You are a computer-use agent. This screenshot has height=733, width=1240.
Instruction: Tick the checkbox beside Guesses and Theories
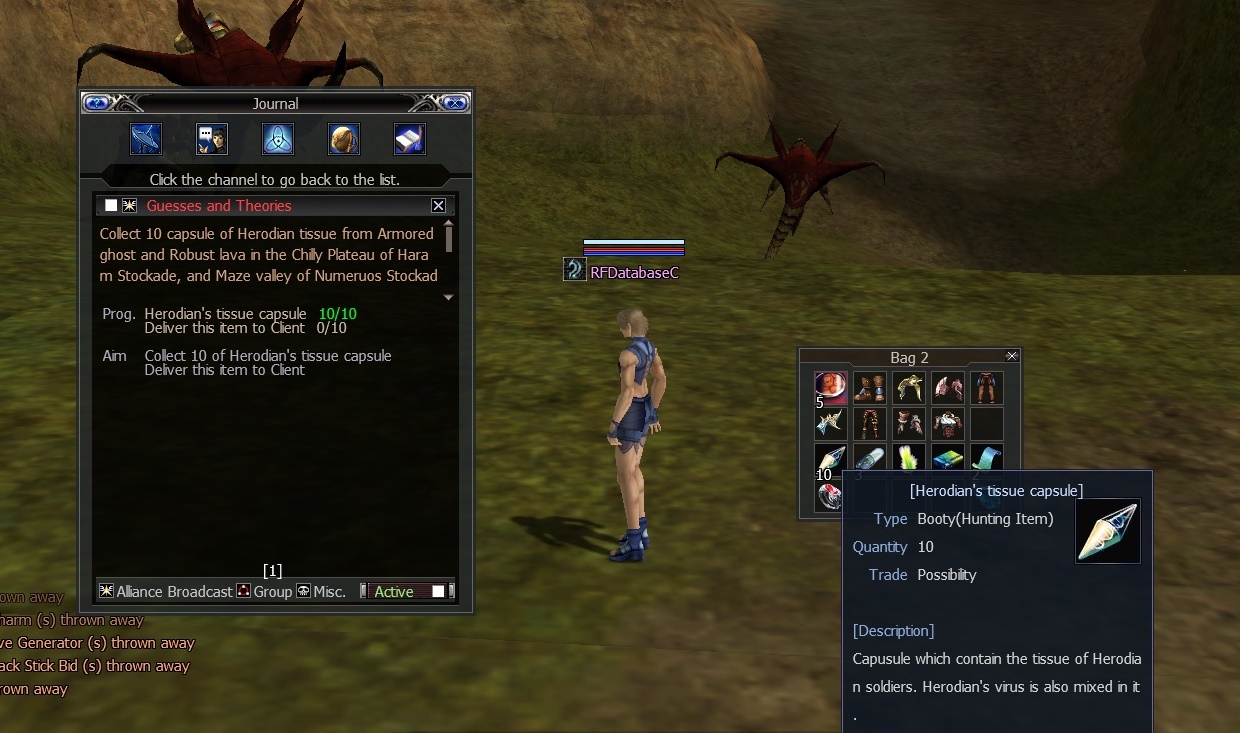point(111,206)
